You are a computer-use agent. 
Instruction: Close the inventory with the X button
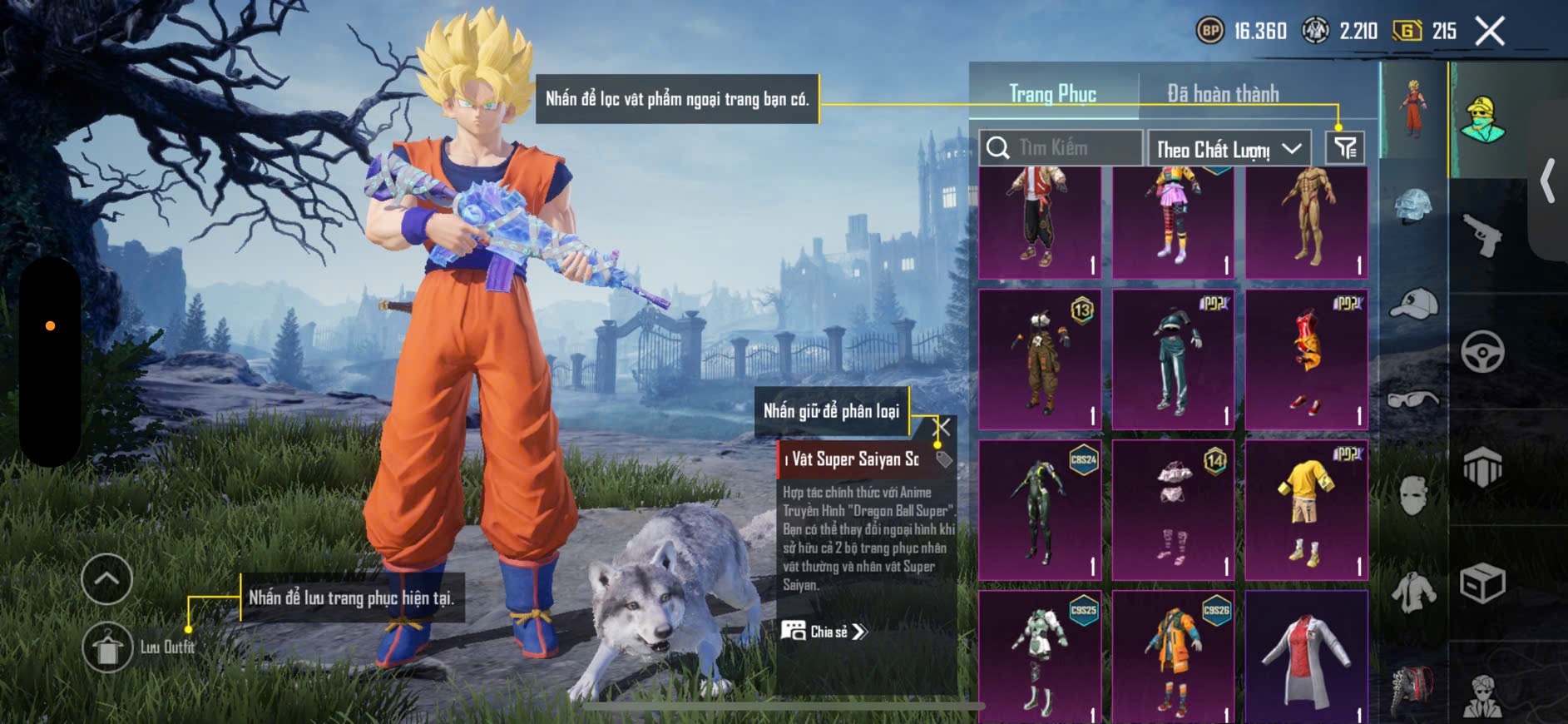click(x=1489, y=32)
